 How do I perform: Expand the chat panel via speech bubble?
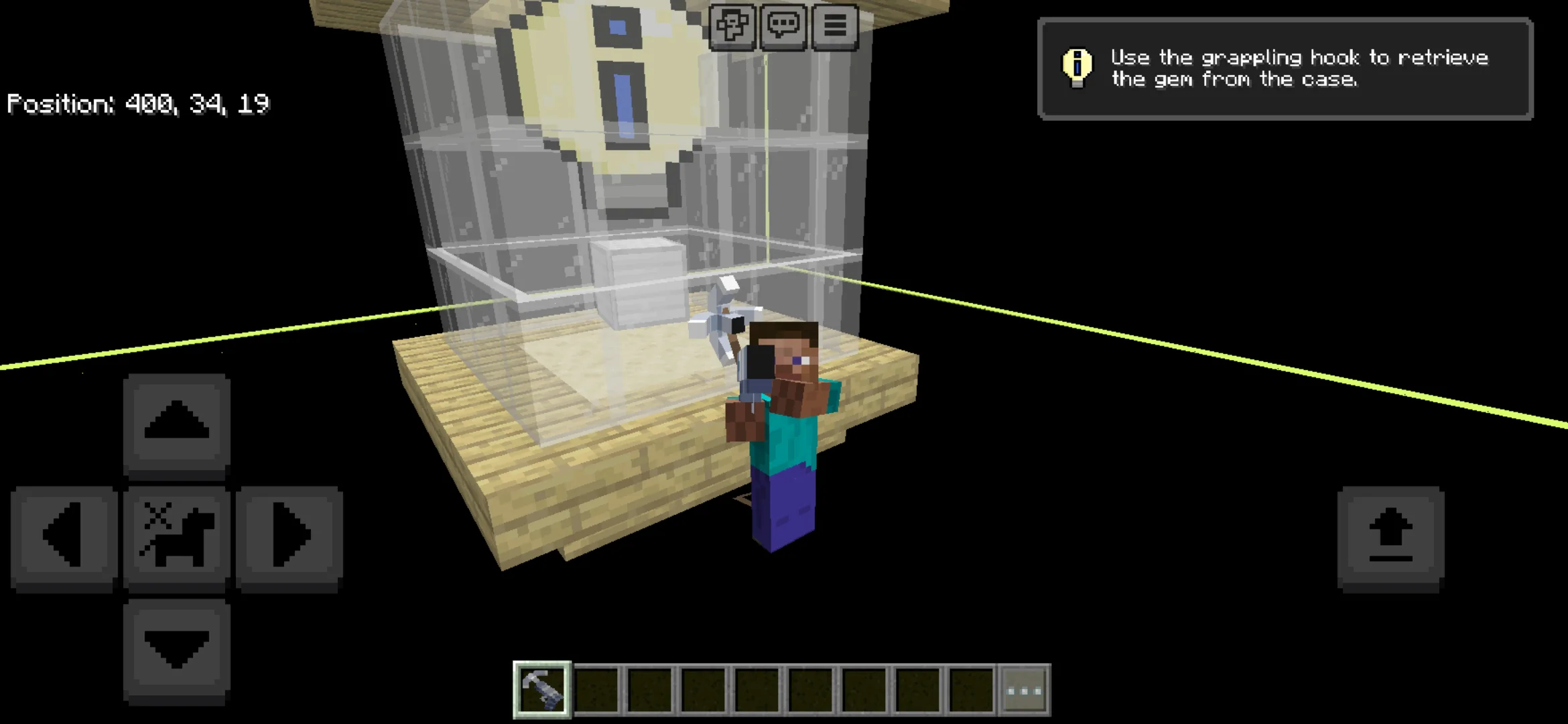(784, 26)
